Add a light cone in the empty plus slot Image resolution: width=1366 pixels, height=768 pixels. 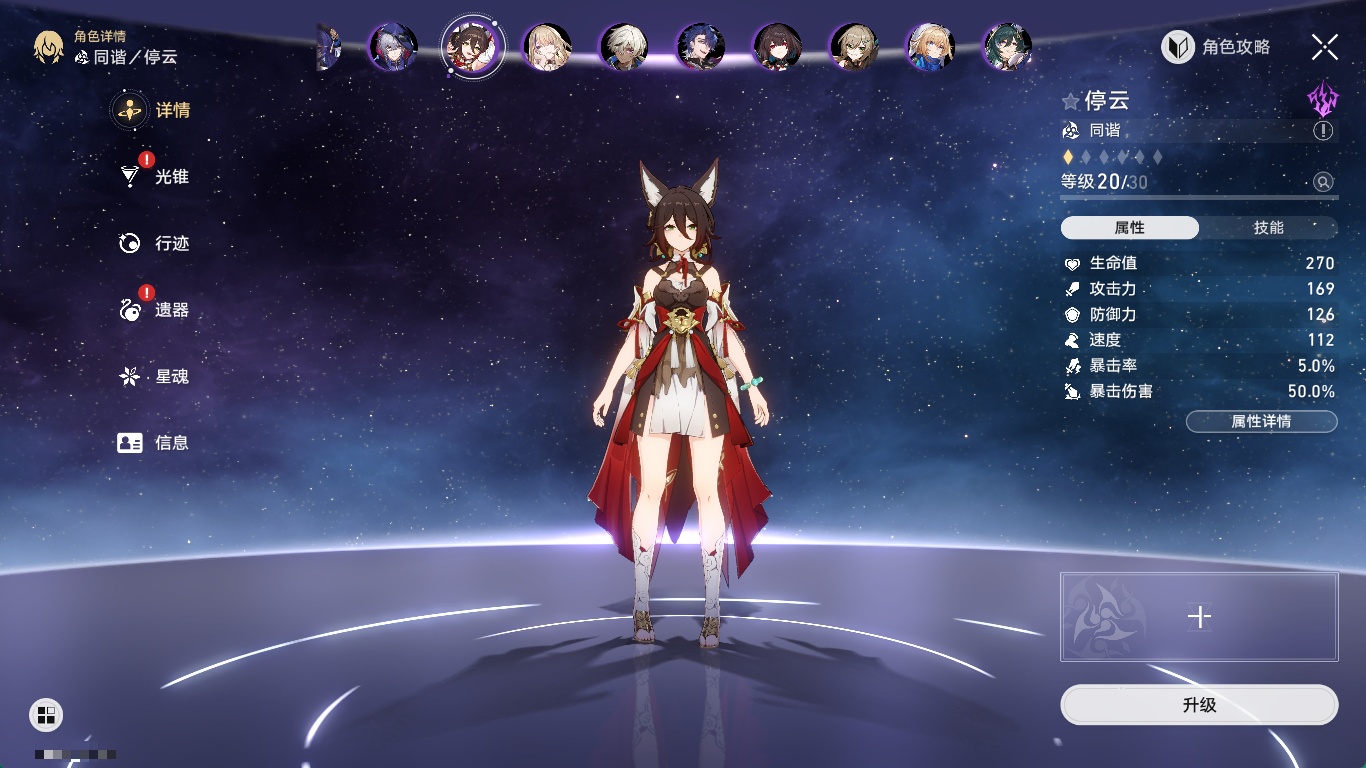point(1199,617)
